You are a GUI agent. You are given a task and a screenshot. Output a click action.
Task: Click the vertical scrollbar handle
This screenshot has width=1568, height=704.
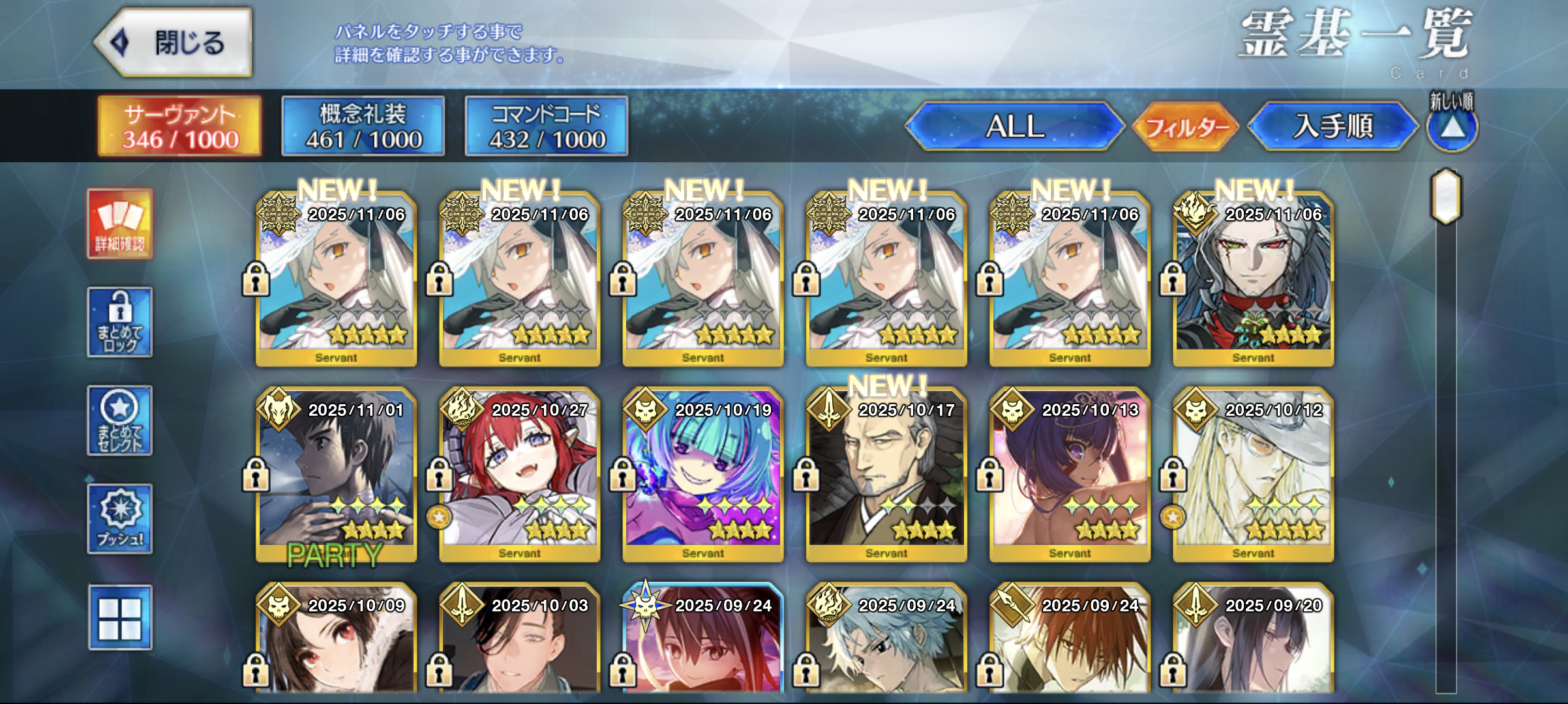[x=1446, y=196]
